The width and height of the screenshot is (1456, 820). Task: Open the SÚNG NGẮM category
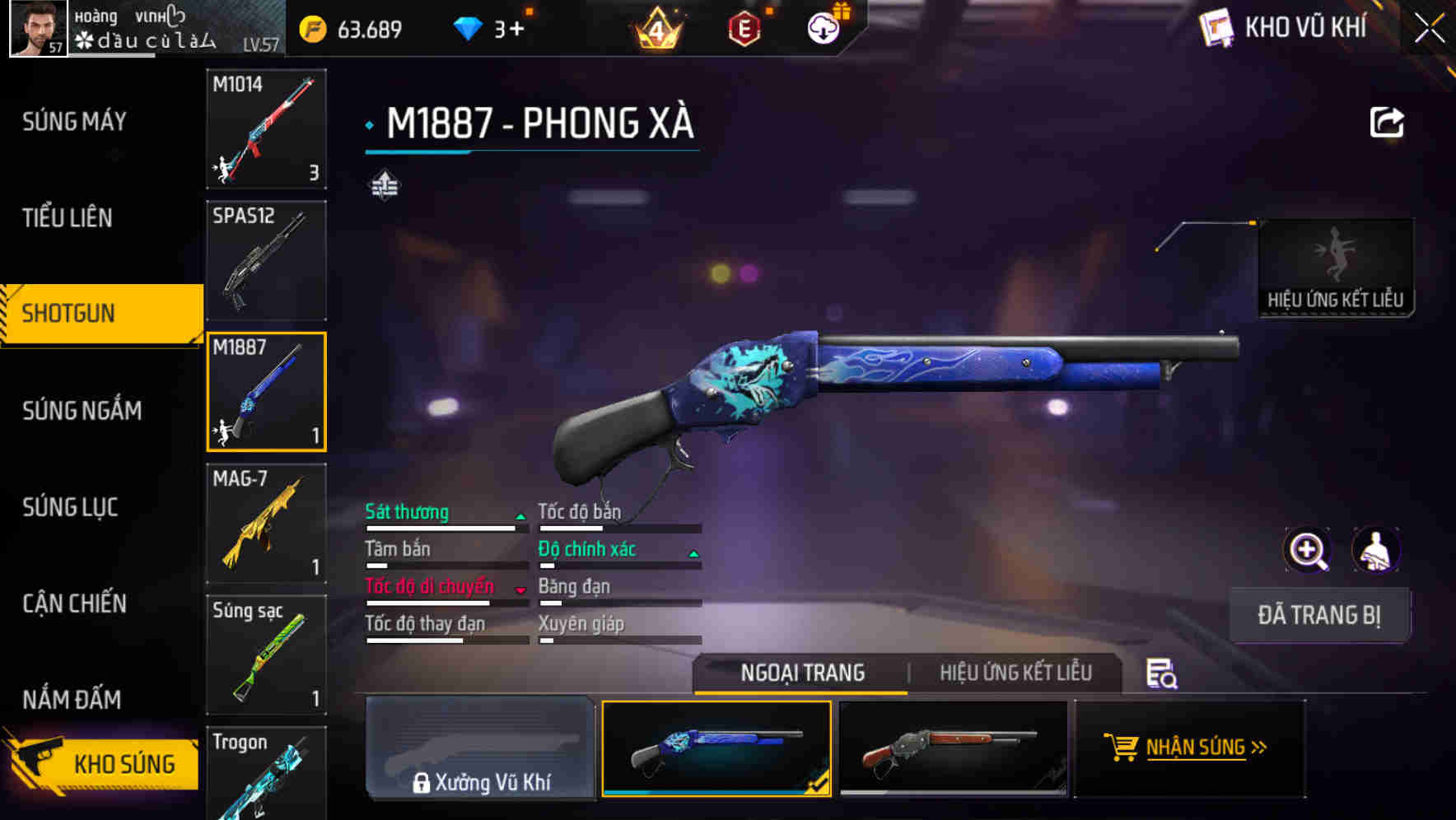[82, 410]
